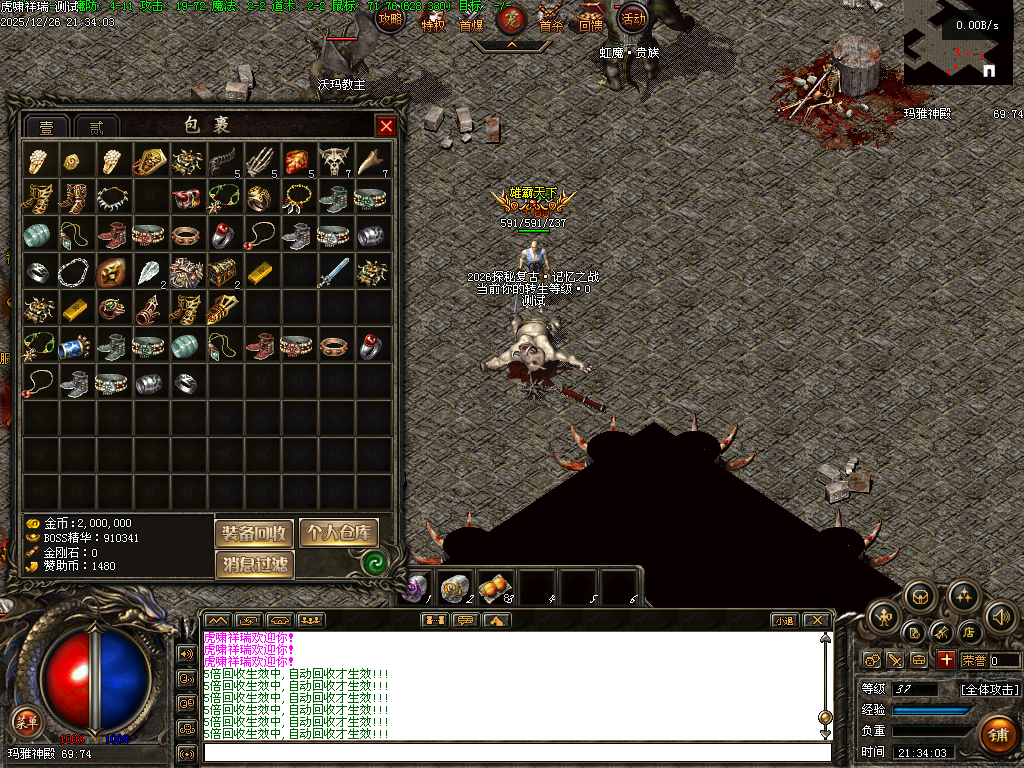
Task: Open the 个人仓库 personal warehouse
Action: pos(339,533)
